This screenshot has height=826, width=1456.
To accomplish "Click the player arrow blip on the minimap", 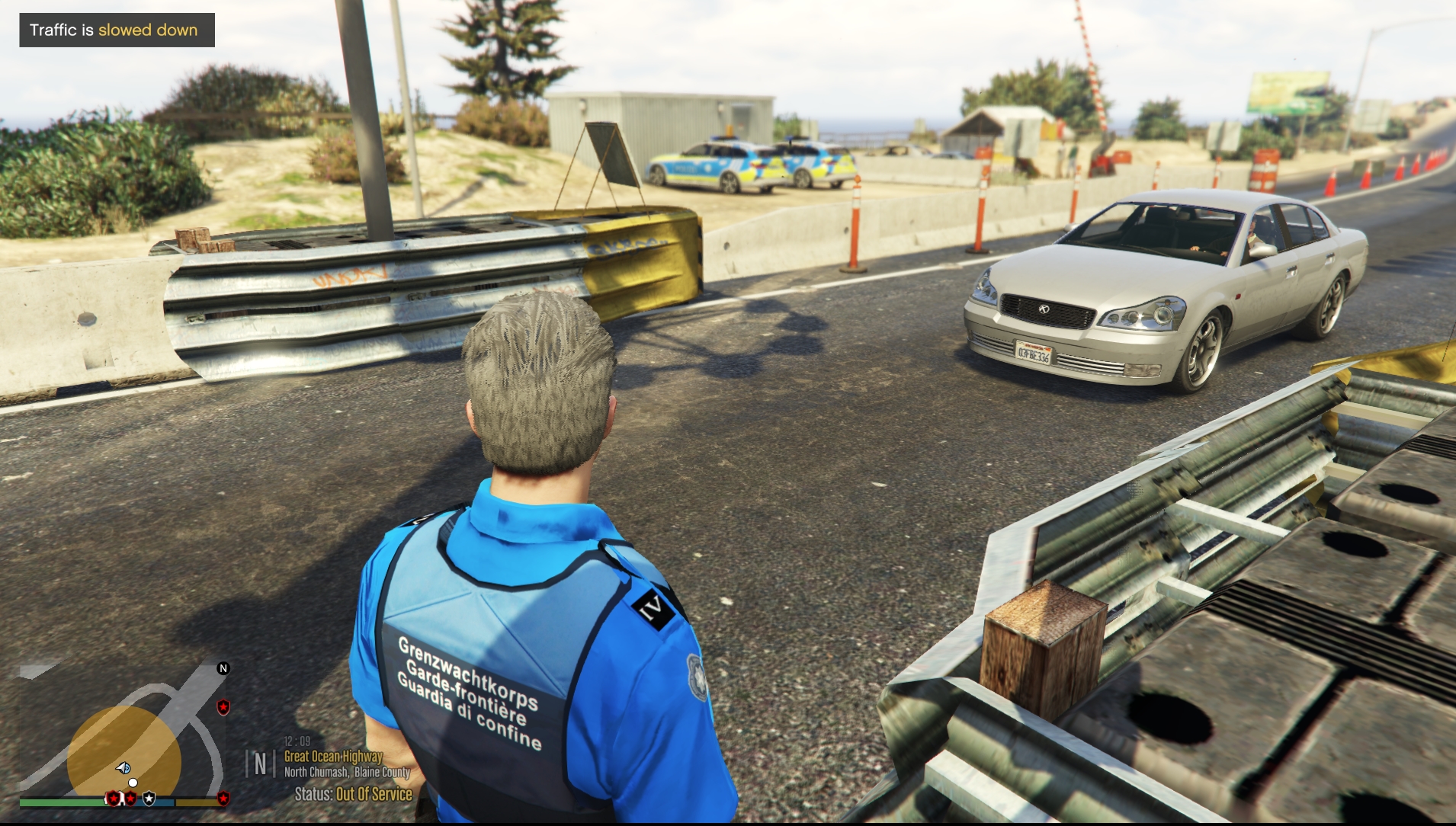I will [123, 767].
